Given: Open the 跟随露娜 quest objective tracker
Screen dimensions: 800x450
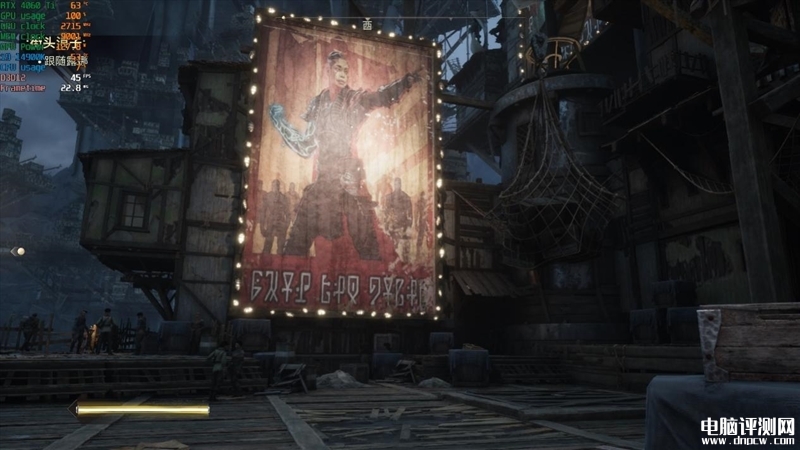Looking at the screenshot, I should coord(66,59).
